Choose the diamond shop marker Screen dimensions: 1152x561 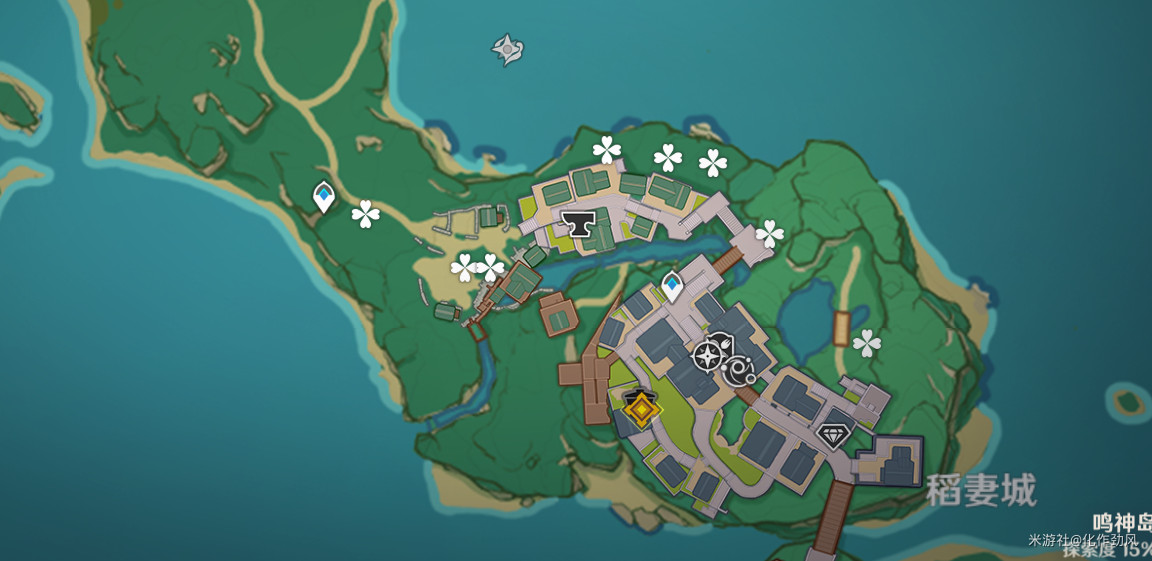(x=833, y=435)
